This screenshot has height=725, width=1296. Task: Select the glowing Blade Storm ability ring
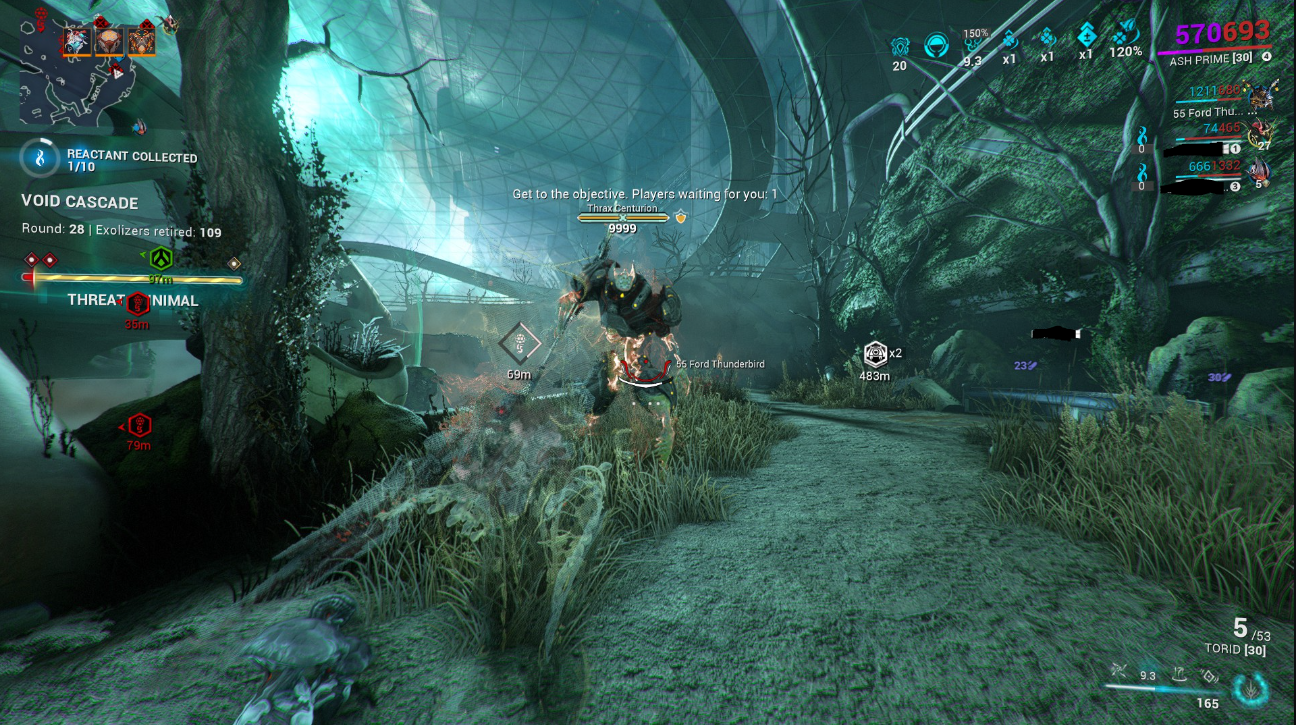tap(1250, 689)
